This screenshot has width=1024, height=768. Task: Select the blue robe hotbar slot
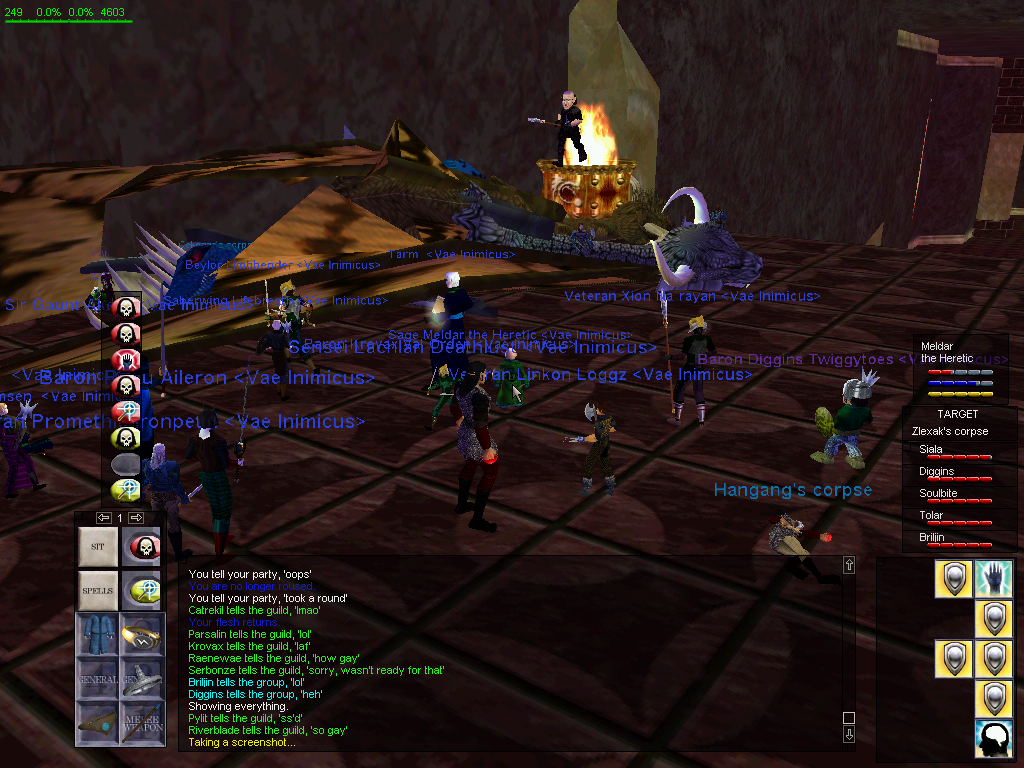98,635
